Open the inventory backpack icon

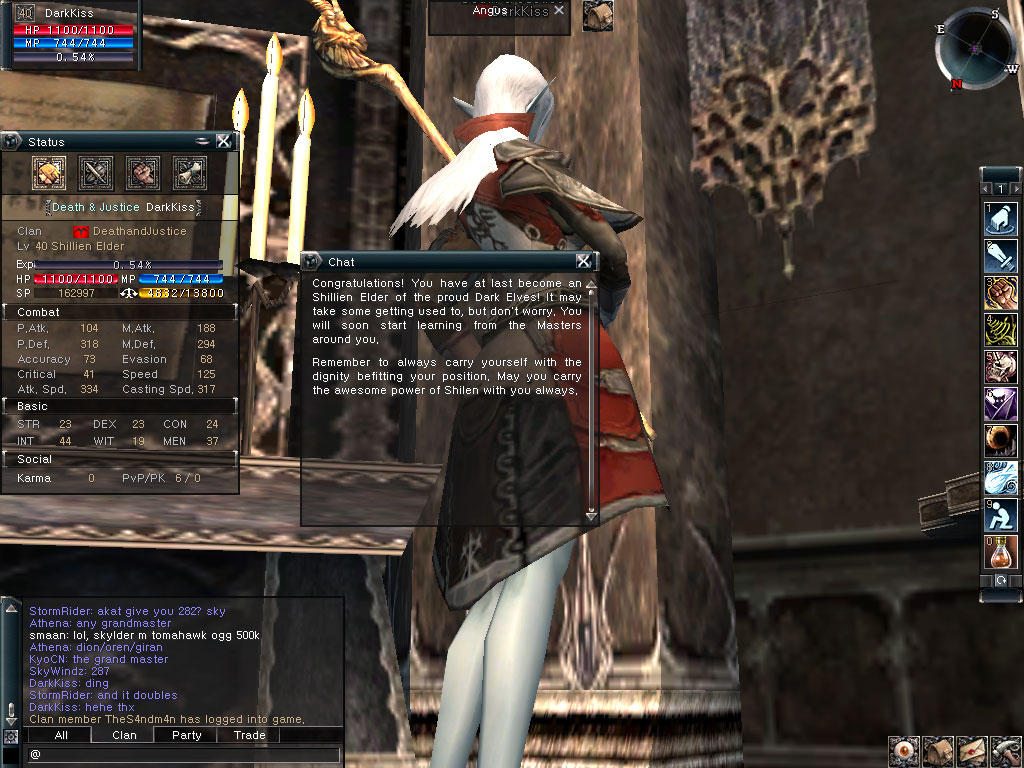pos(938,750)
